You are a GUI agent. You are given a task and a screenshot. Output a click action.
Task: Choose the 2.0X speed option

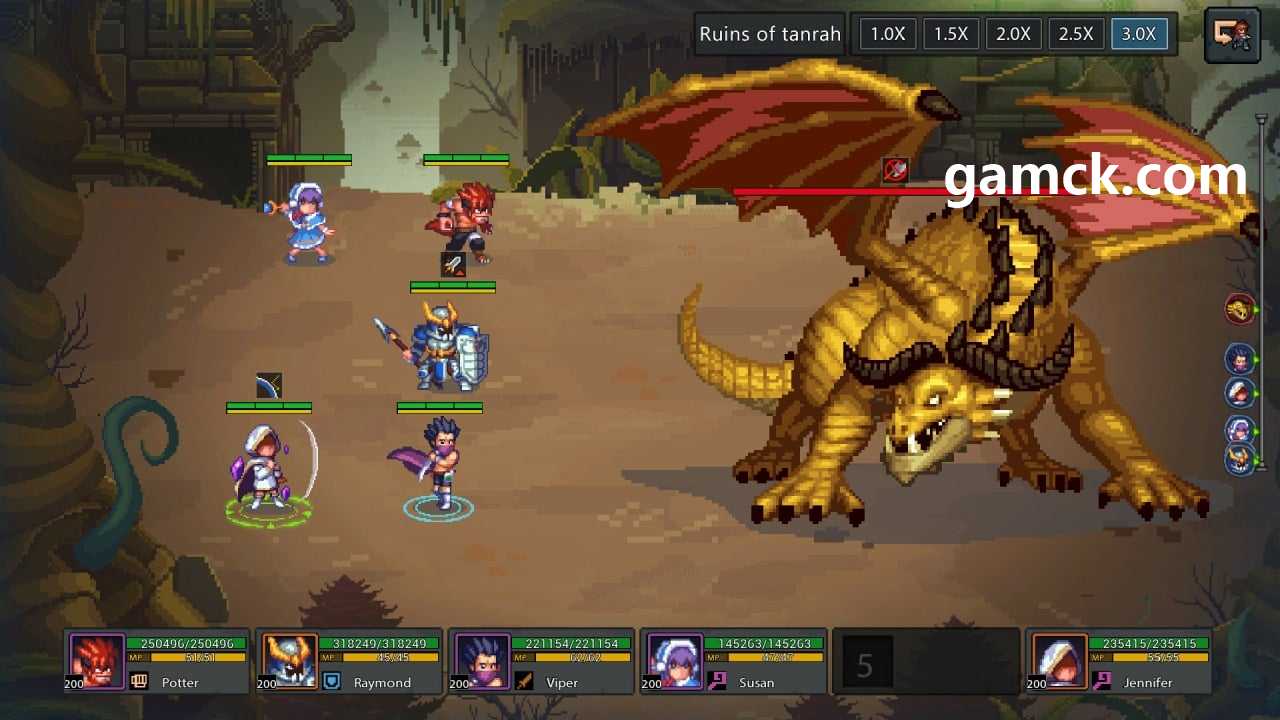(1013, 34)
